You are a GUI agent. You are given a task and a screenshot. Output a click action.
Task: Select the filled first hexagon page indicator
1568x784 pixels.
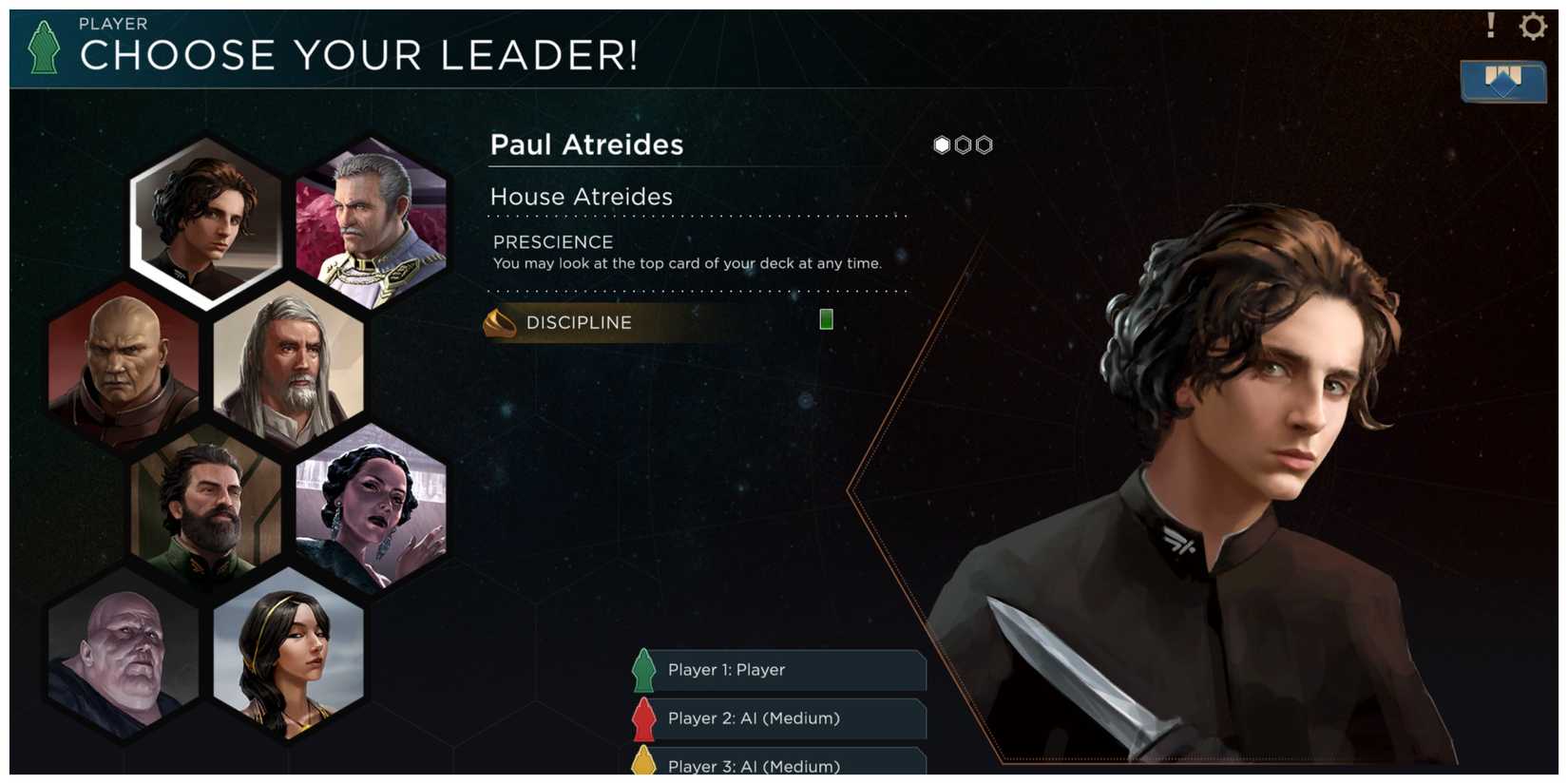941,144
